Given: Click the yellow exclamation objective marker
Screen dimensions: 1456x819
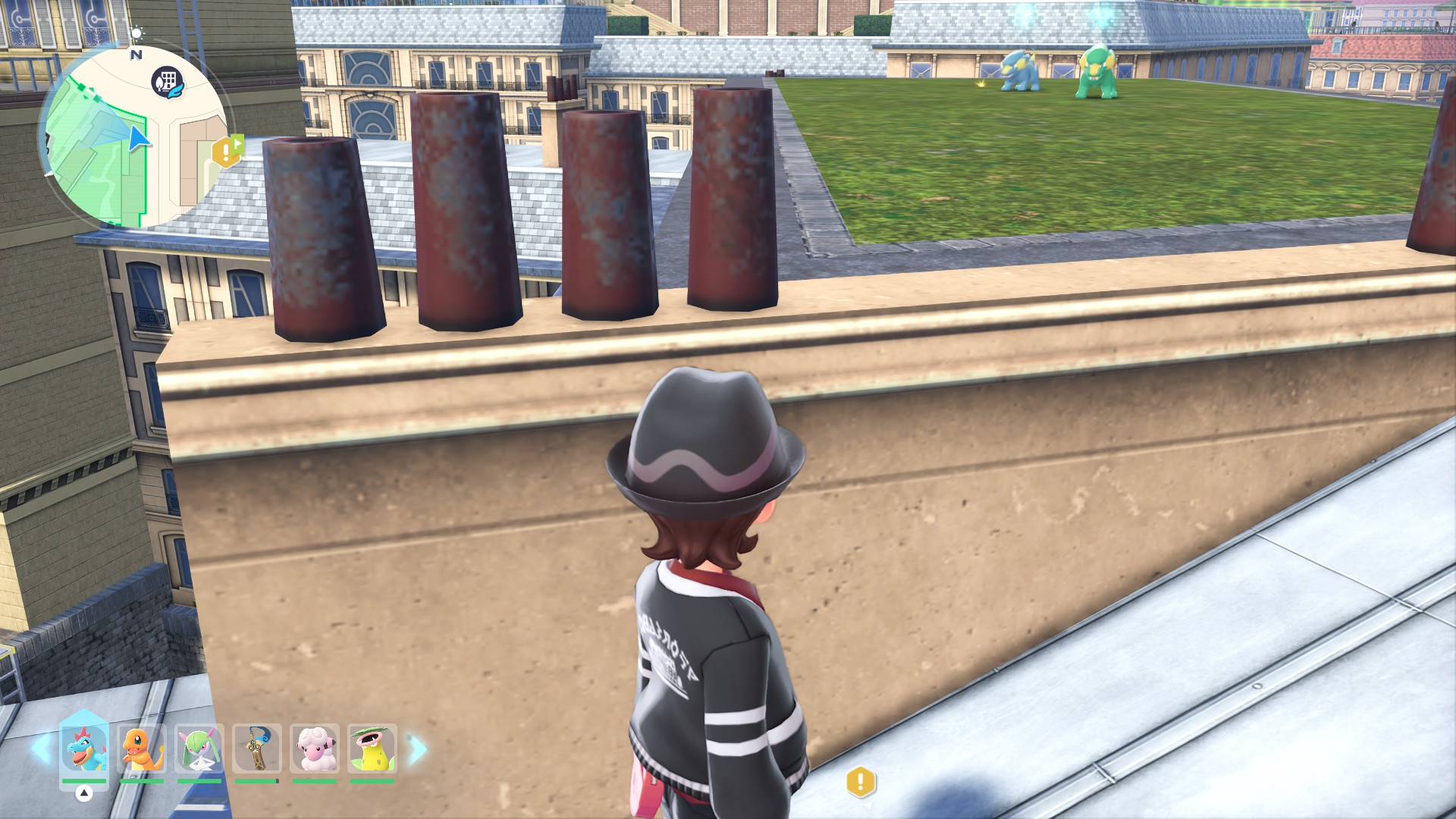Looking at the screenshot, I should (861, 782).
